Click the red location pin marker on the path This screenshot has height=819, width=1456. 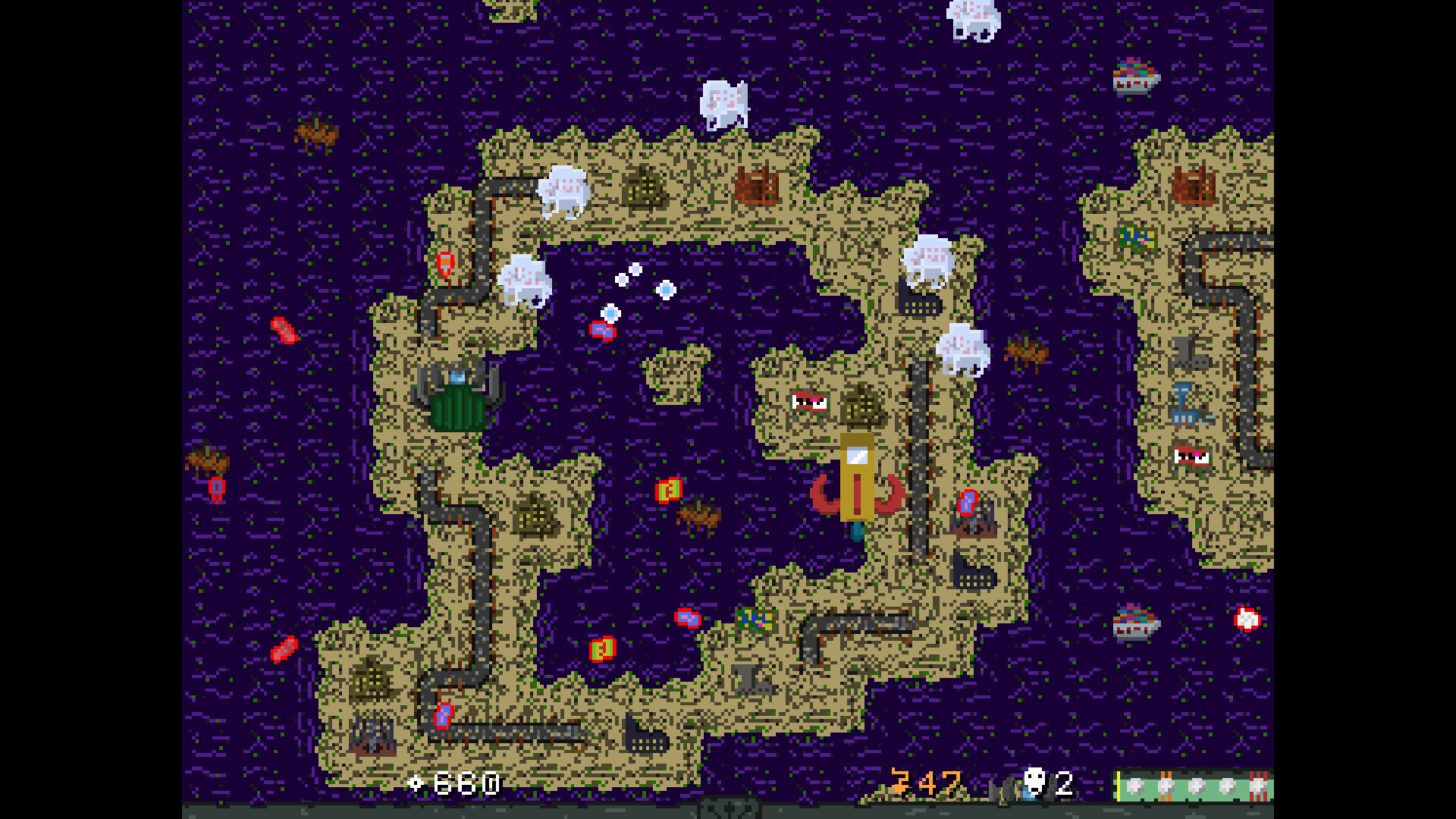pyautogui.click(x=445, y=263)
